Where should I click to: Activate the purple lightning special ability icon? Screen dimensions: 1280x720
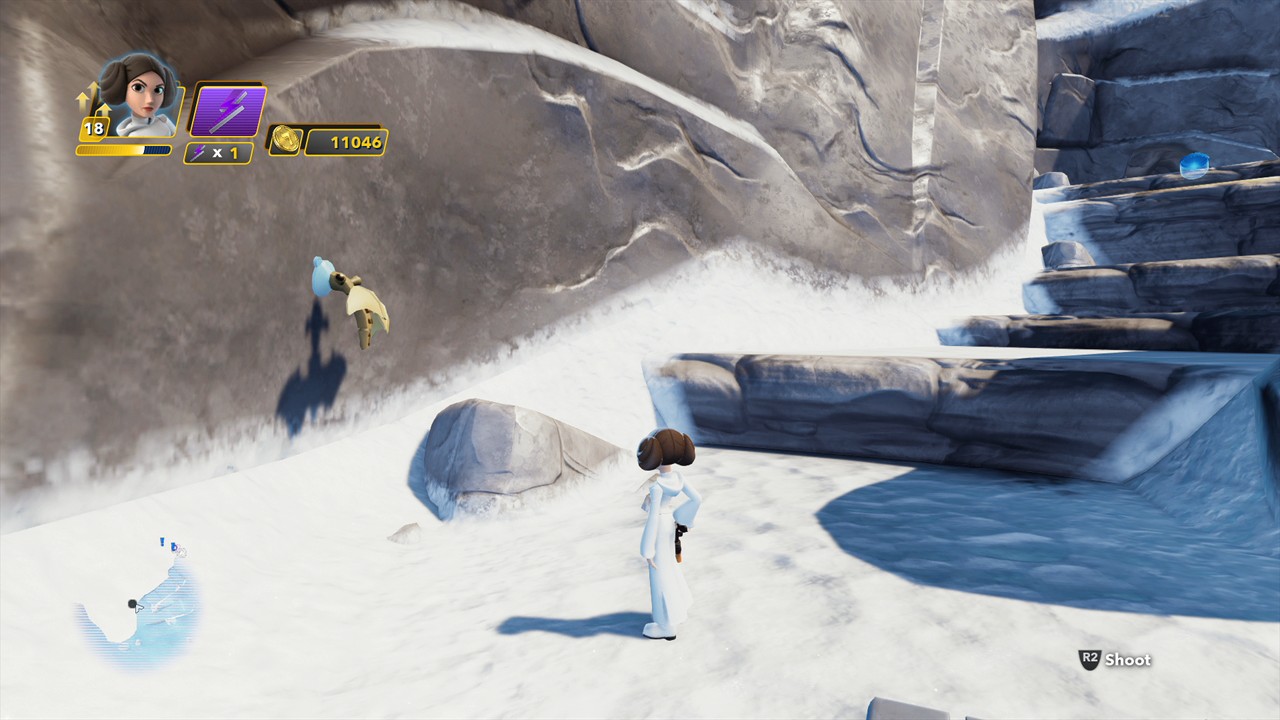click(228, 111)
